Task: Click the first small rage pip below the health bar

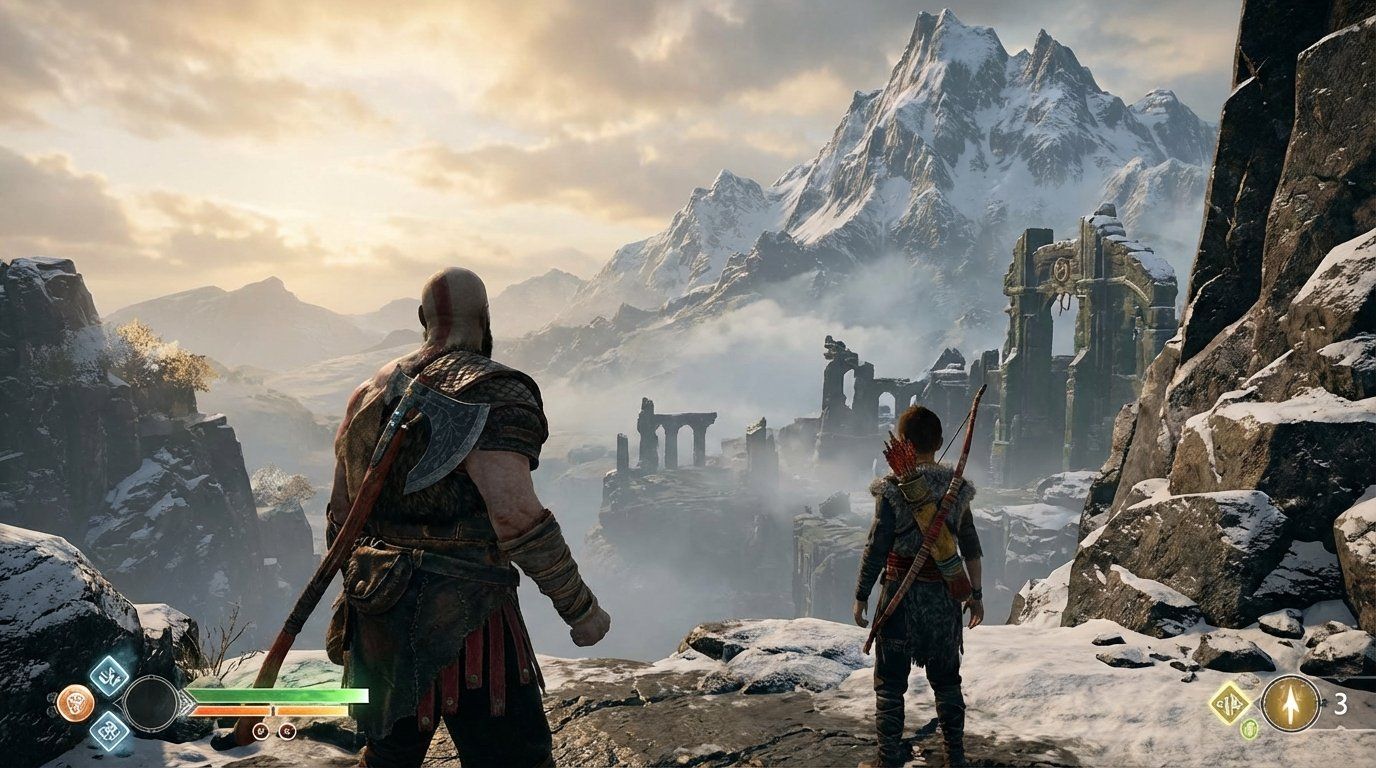Action: pyautogui.click(x=262, y=732)
